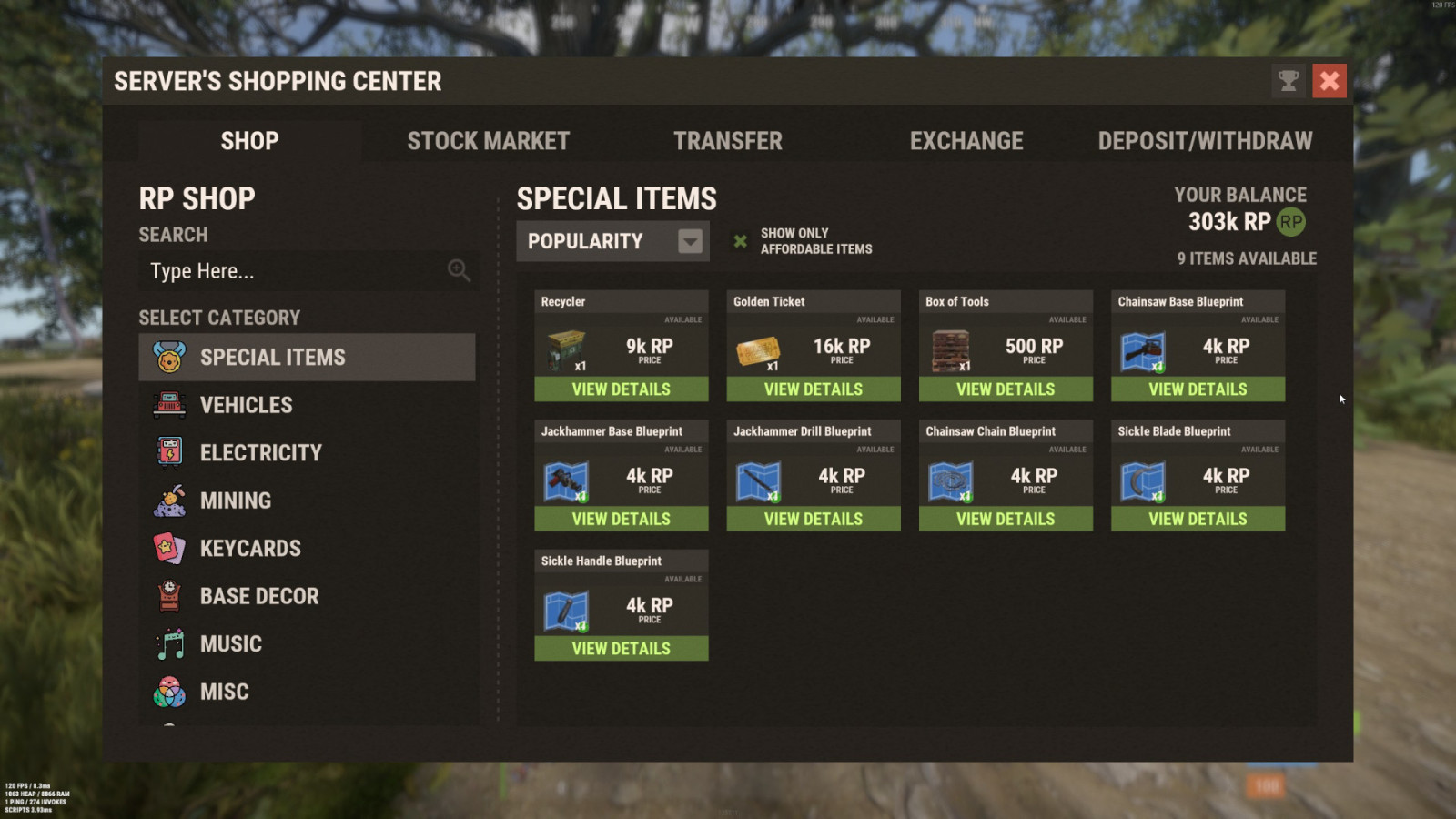Select the Vehicles category icon
Viewport: 1456px width, 819px height.
coord(167,404)
